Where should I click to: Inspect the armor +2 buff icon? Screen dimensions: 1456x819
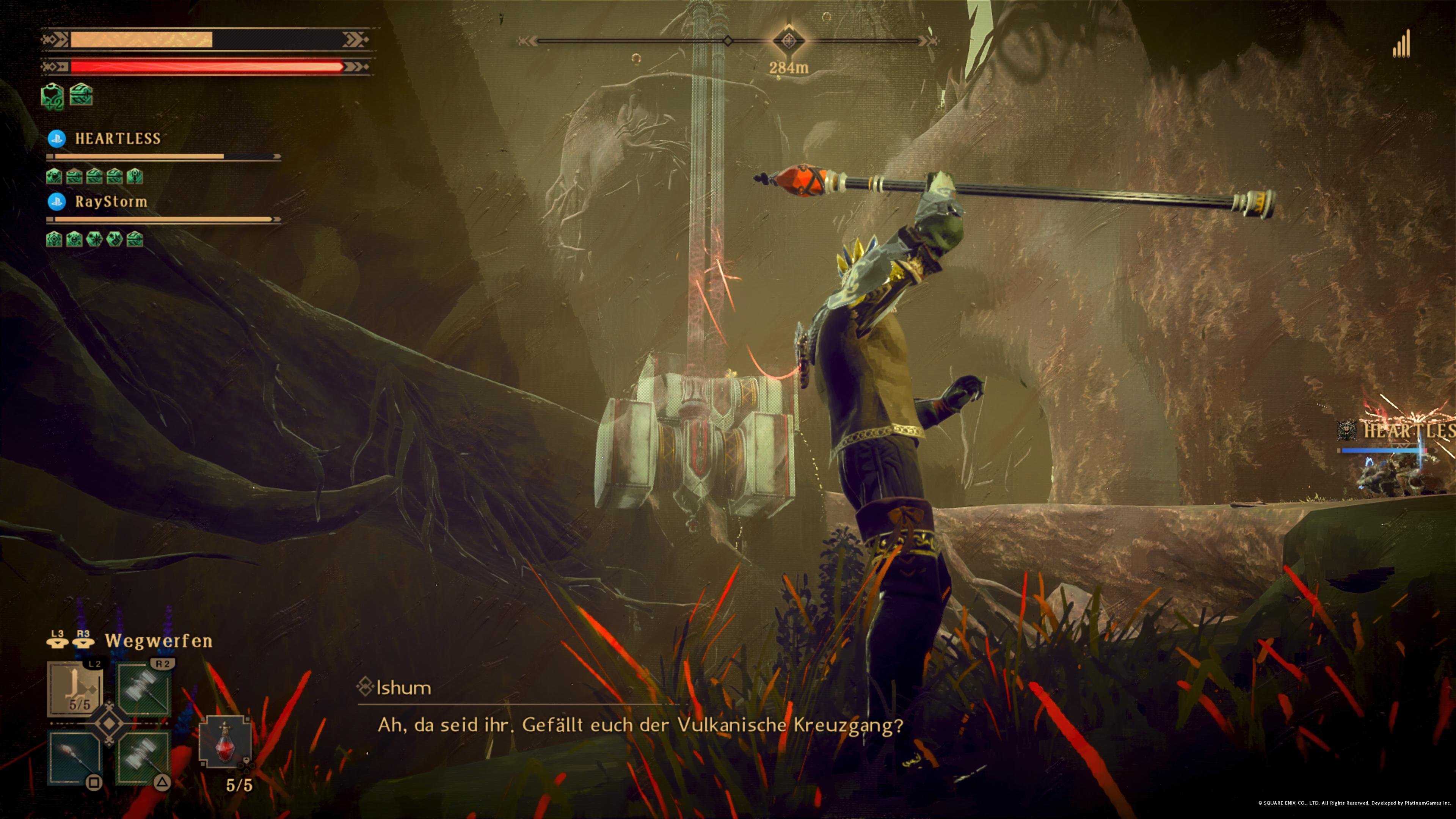pos(53,96)
